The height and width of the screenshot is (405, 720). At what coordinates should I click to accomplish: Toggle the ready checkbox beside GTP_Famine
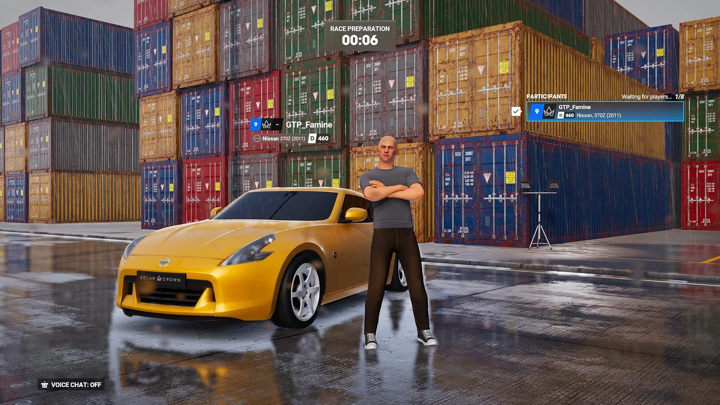click(x=516, y=111)
